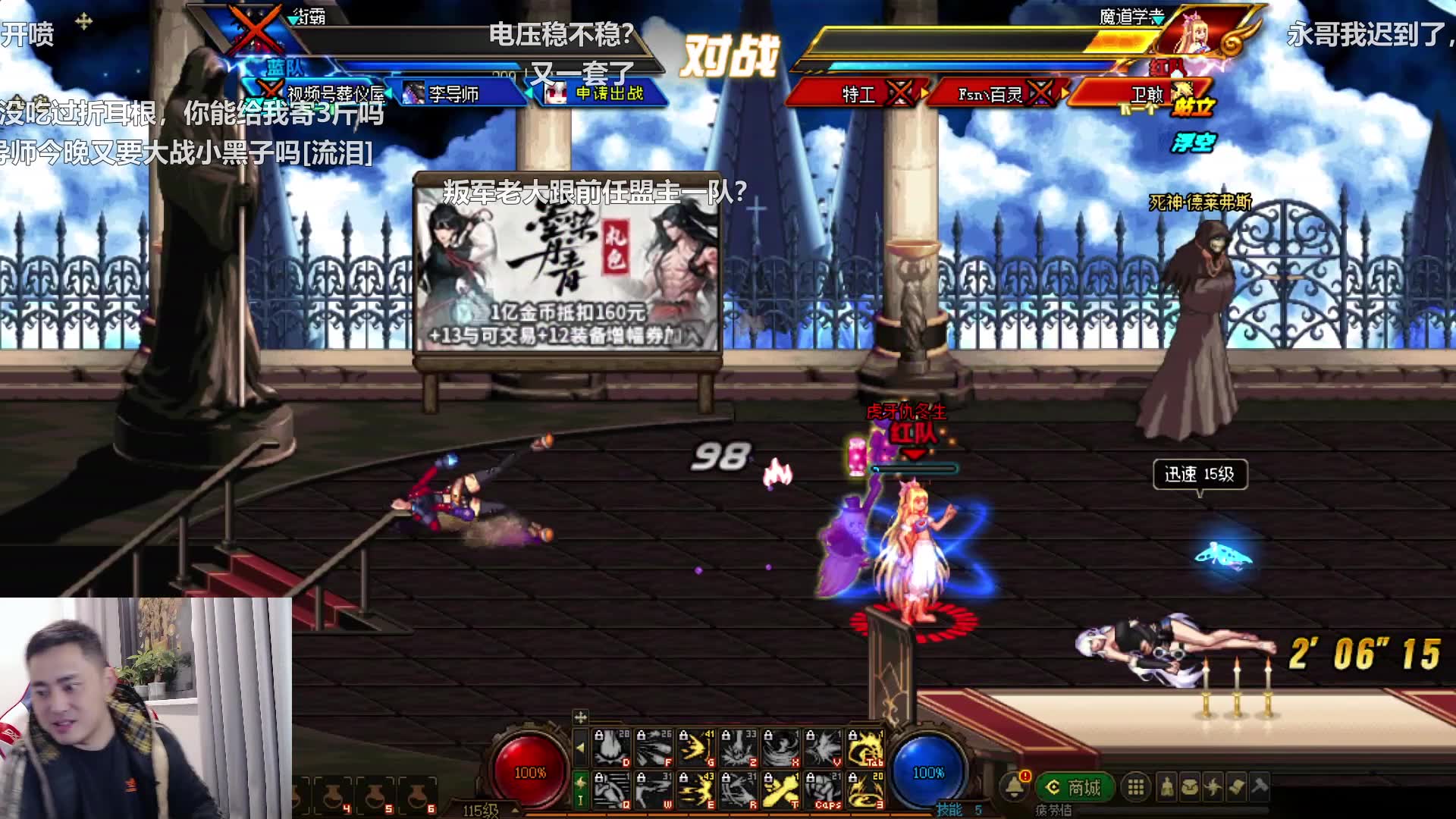Use the yellow flame skill on E
The height and width of the screenshot is (819, 1456).
[x=696, y=789]
